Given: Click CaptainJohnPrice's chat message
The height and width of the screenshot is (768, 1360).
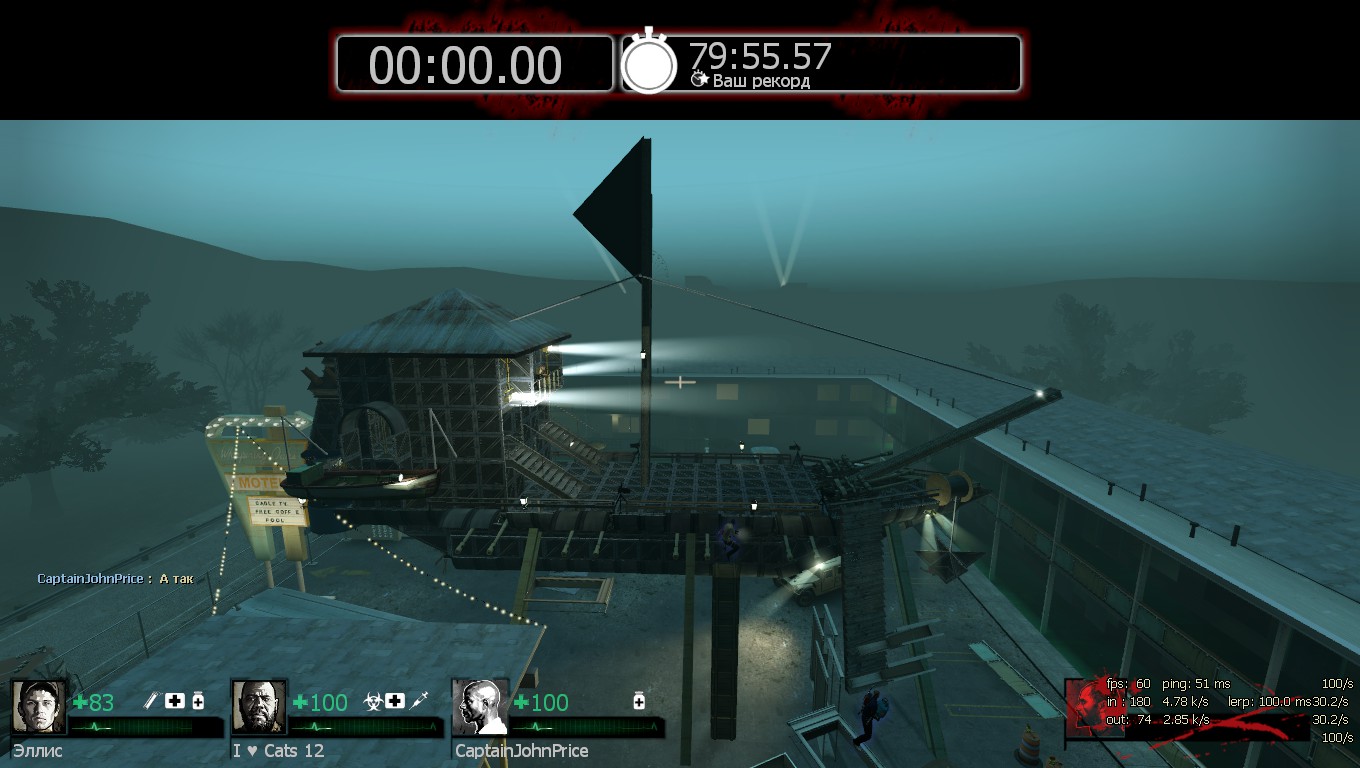Looking at the screenshot, I should [x=115, y=579].
